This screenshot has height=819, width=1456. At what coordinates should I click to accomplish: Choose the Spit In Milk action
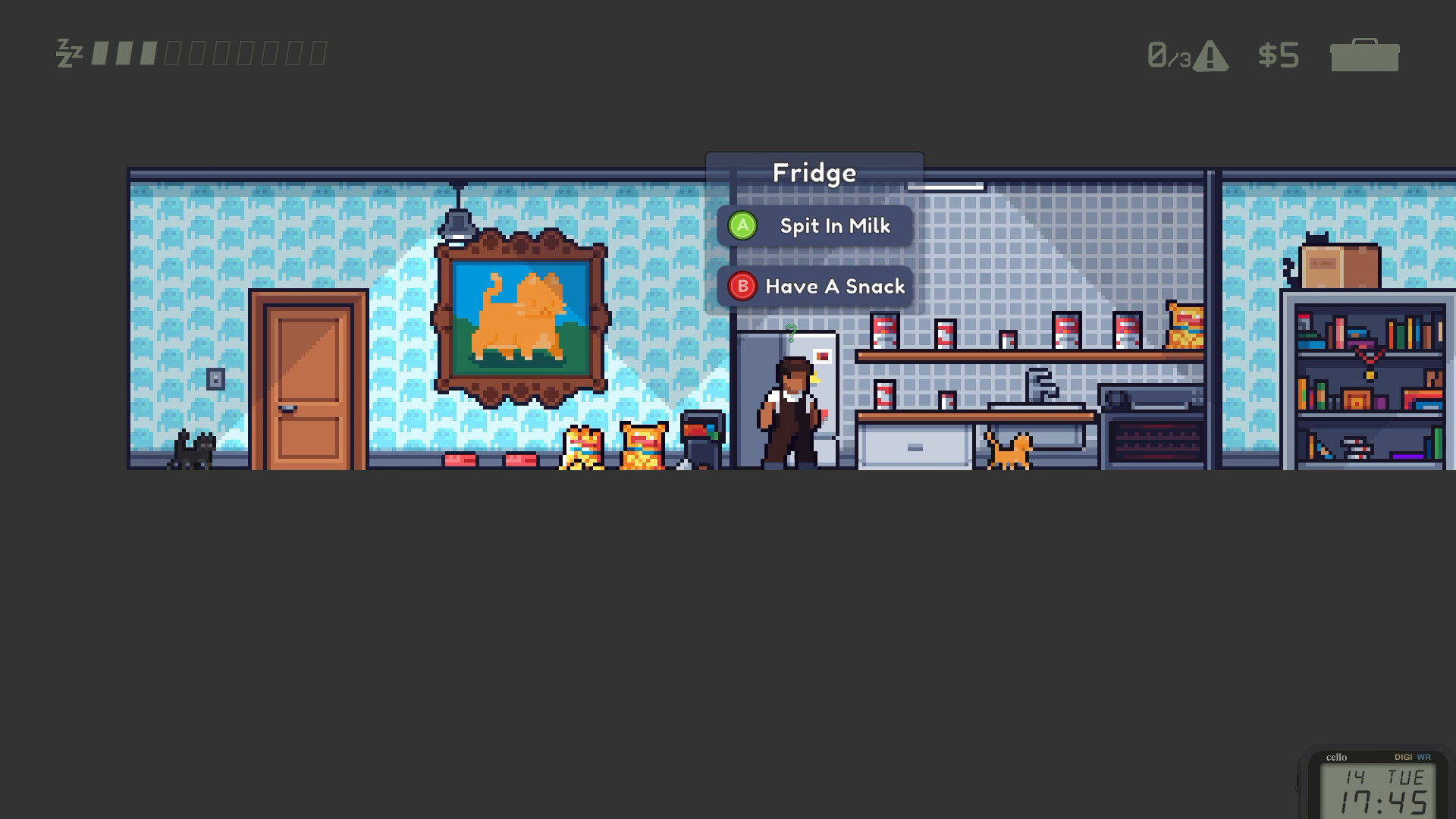tap(834, 225)
